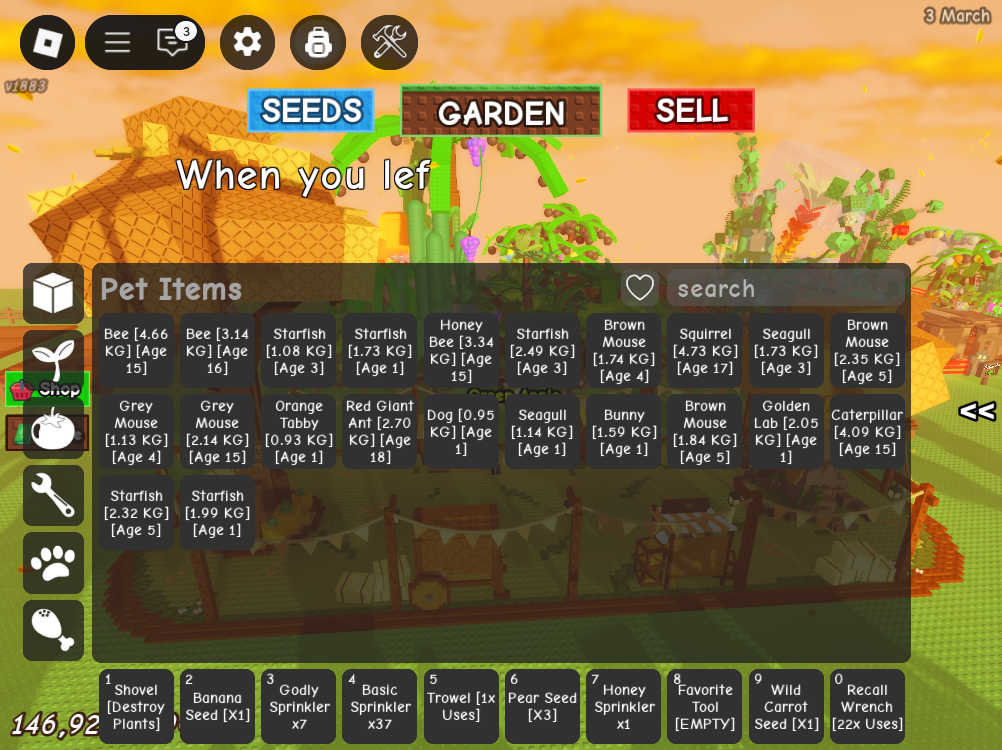Open the Roblox chat with 3 notifications
Screen dimensions: 1002x750
[x=173, y=42]
